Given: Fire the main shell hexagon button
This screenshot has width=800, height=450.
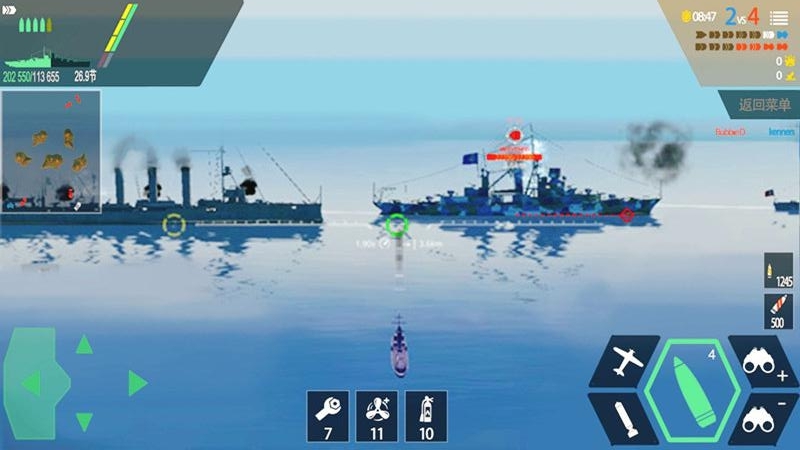Looking at the screenshot, I should (x=692, y=389).
